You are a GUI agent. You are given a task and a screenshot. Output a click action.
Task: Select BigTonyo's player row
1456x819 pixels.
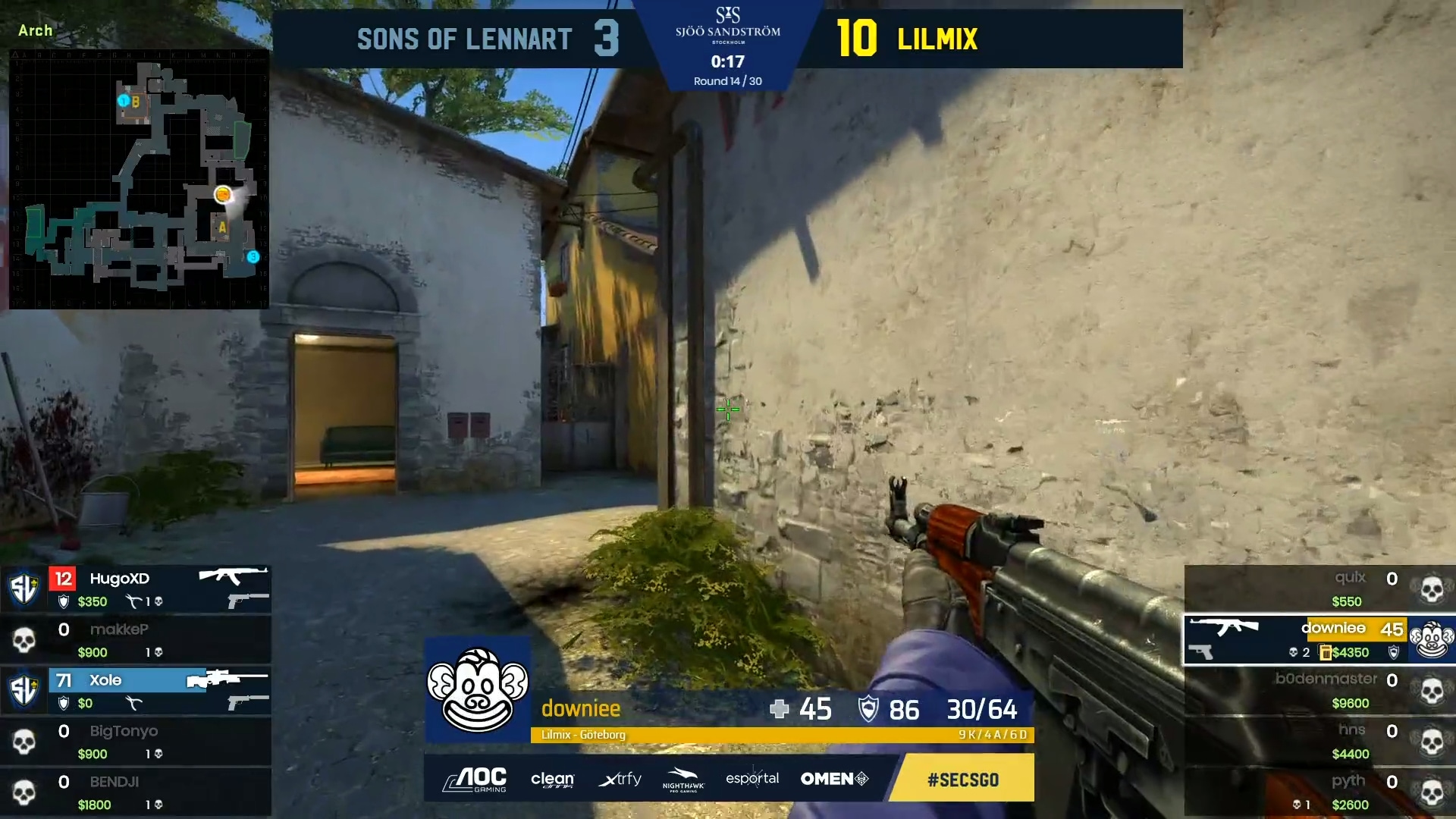pos(136,741)
